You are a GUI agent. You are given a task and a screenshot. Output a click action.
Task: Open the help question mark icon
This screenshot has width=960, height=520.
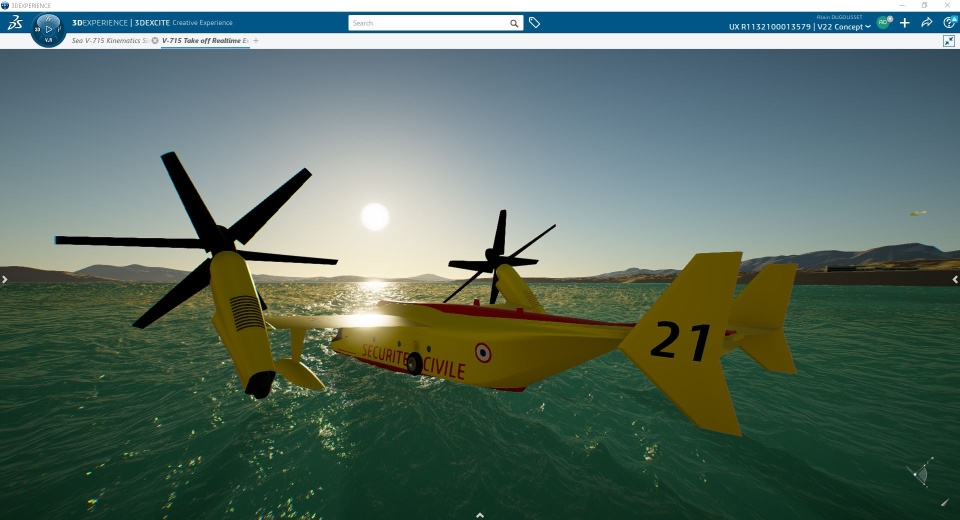tap(949, 23)
